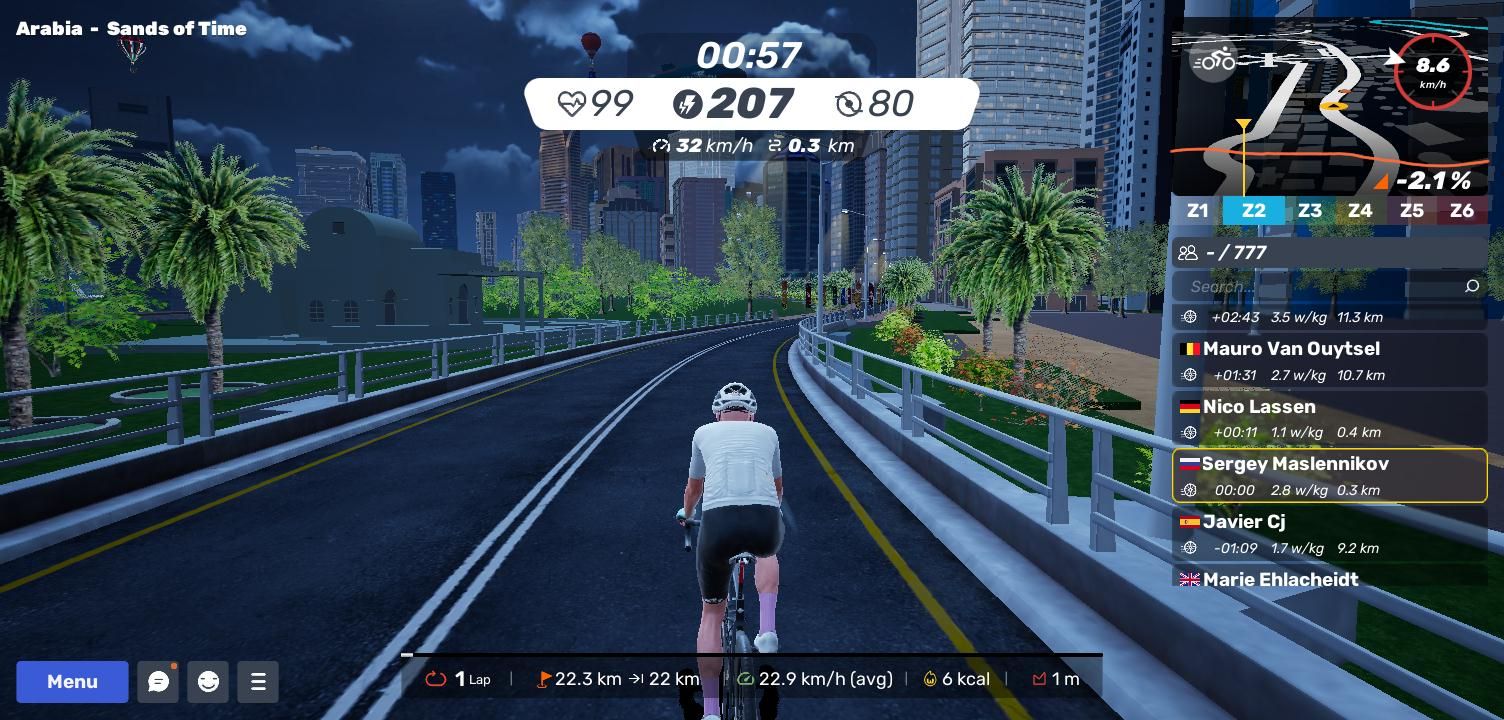Screen dimensions: 1504x720
Task: Click the Lap counter icon
Action: [x=436, y=679]
